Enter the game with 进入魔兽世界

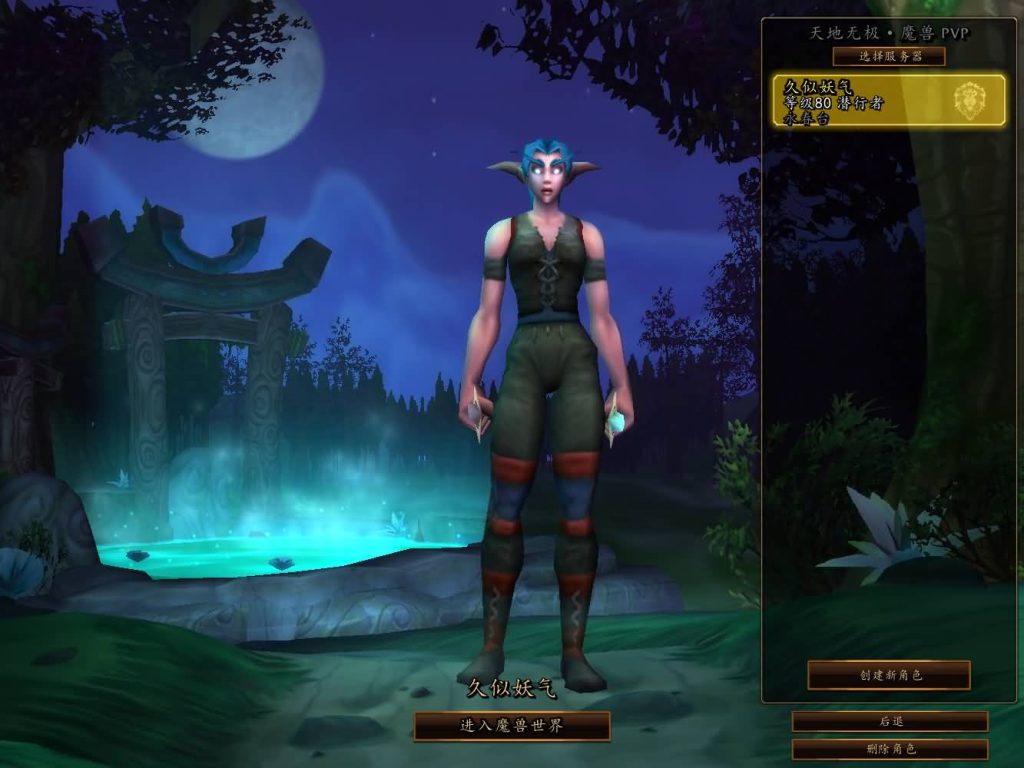click(x=512, y=726)
